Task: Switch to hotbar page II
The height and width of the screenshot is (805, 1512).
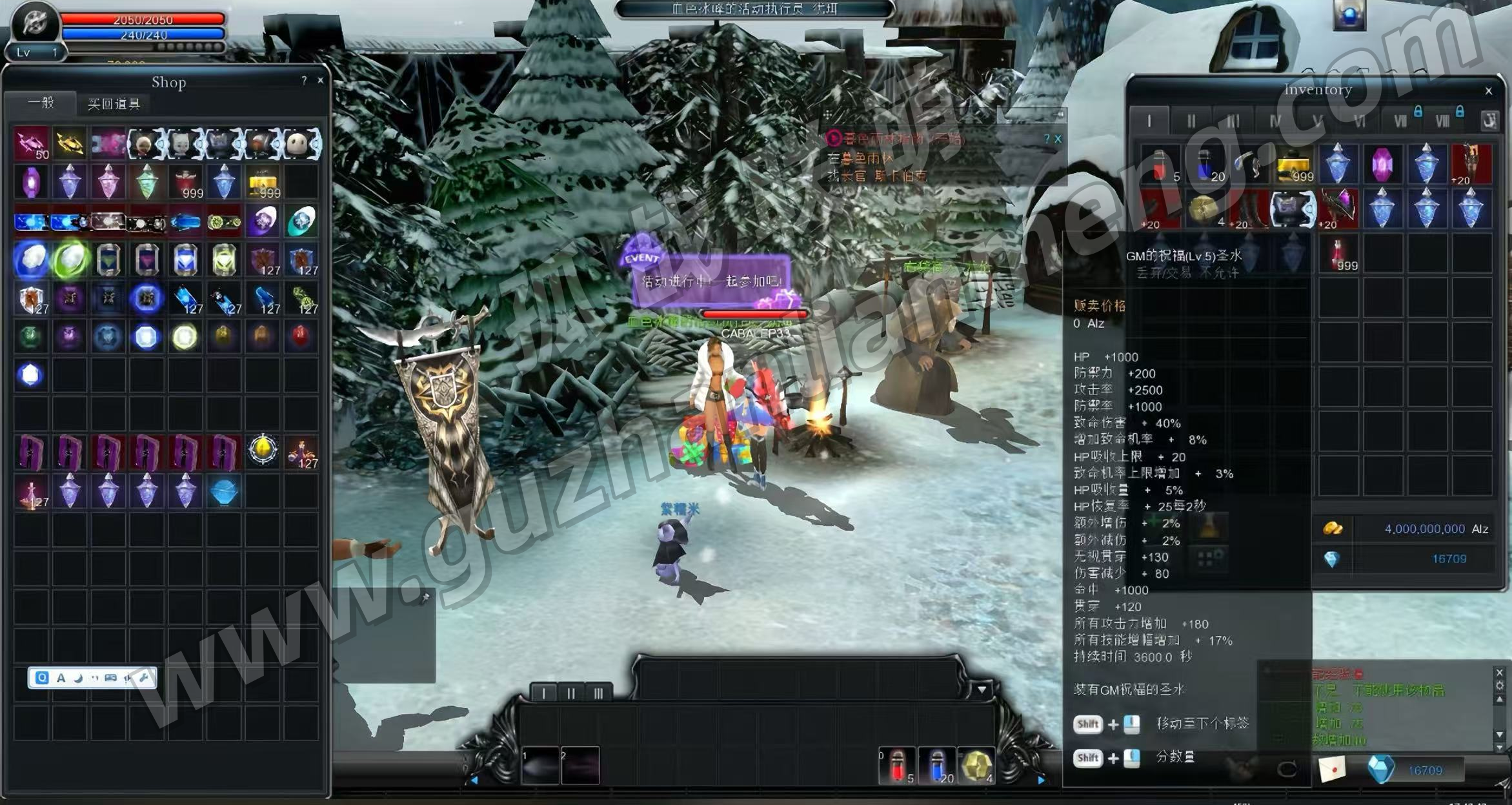Action: (x=571, y=693)
